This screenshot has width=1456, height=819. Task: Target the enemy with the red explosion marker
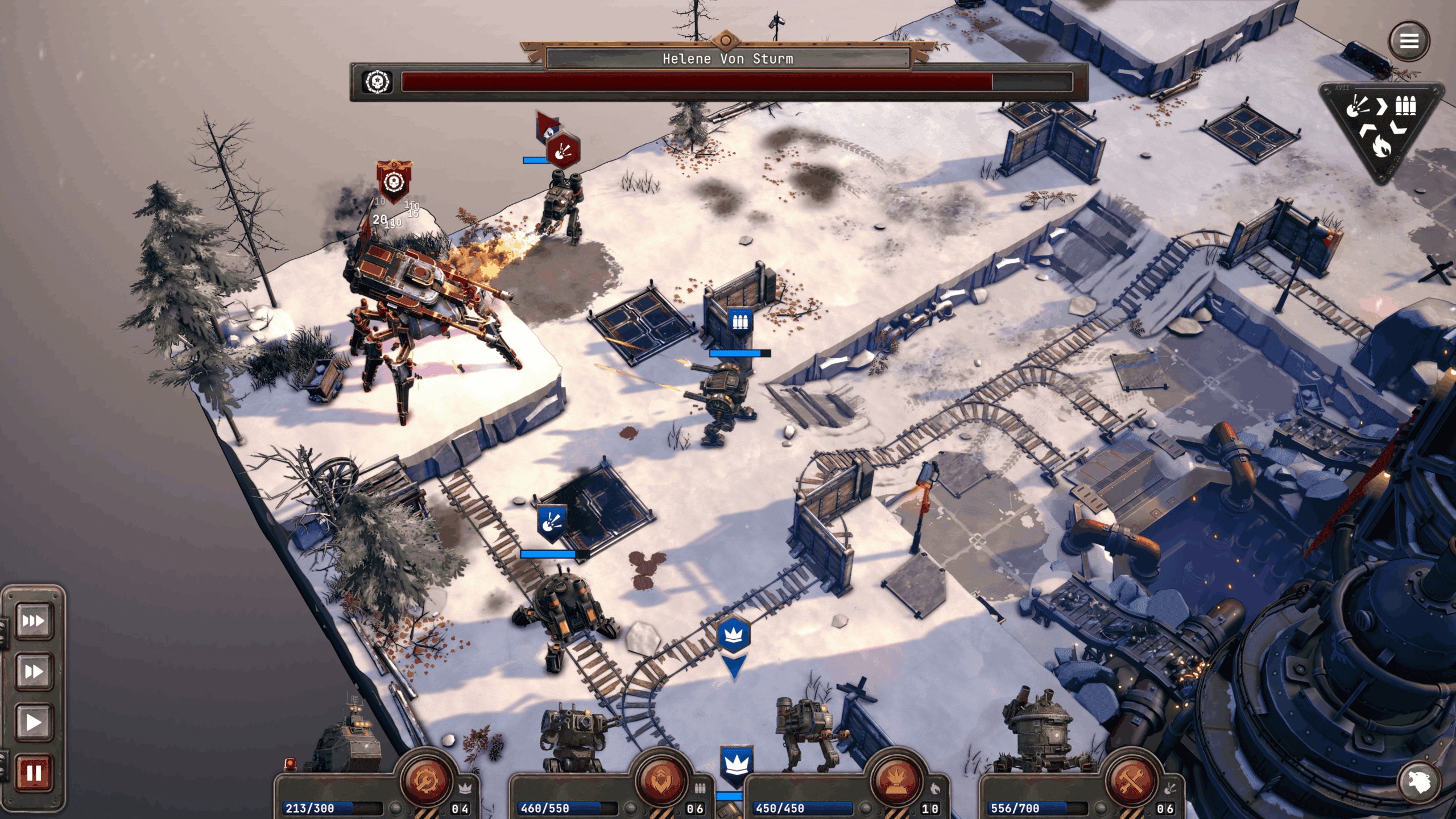tap(562, 151)
